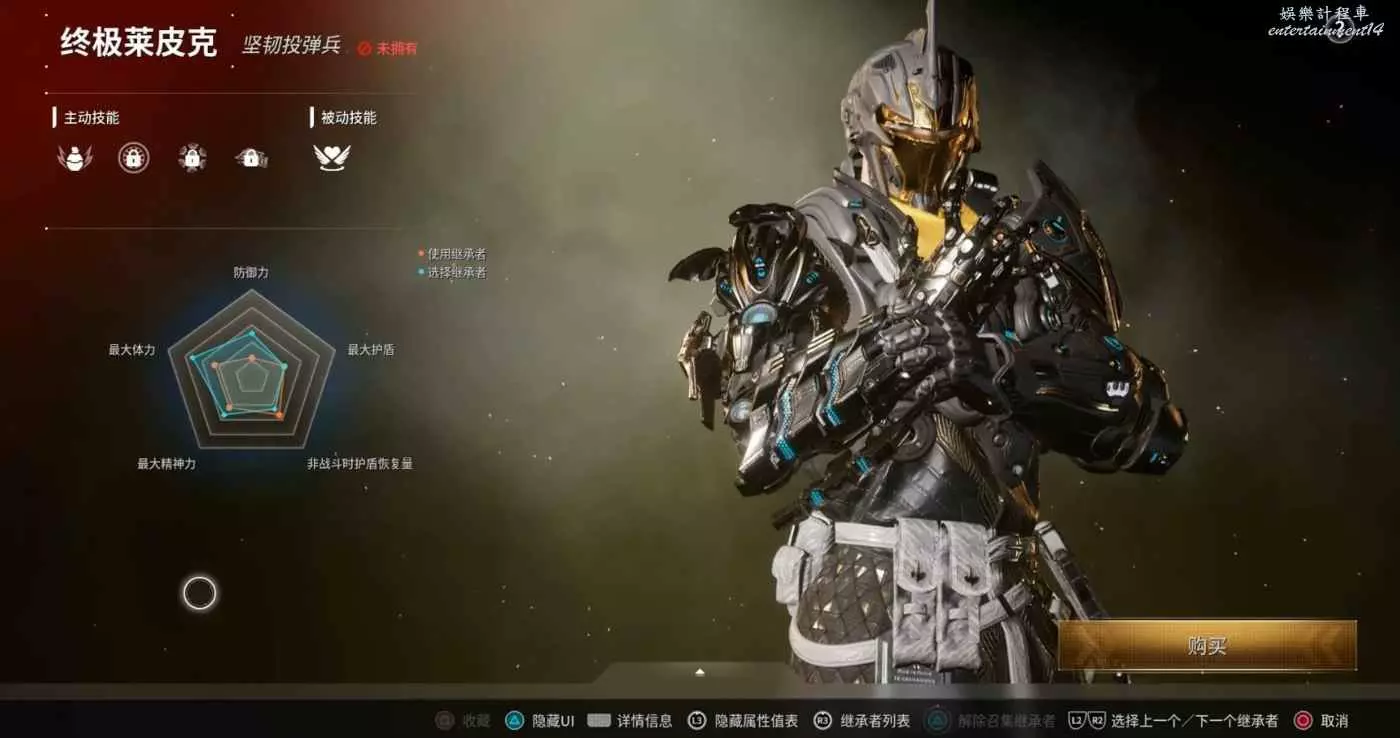
Task: Select the locked burst-shaped skill icon
Action: [192, 157]
